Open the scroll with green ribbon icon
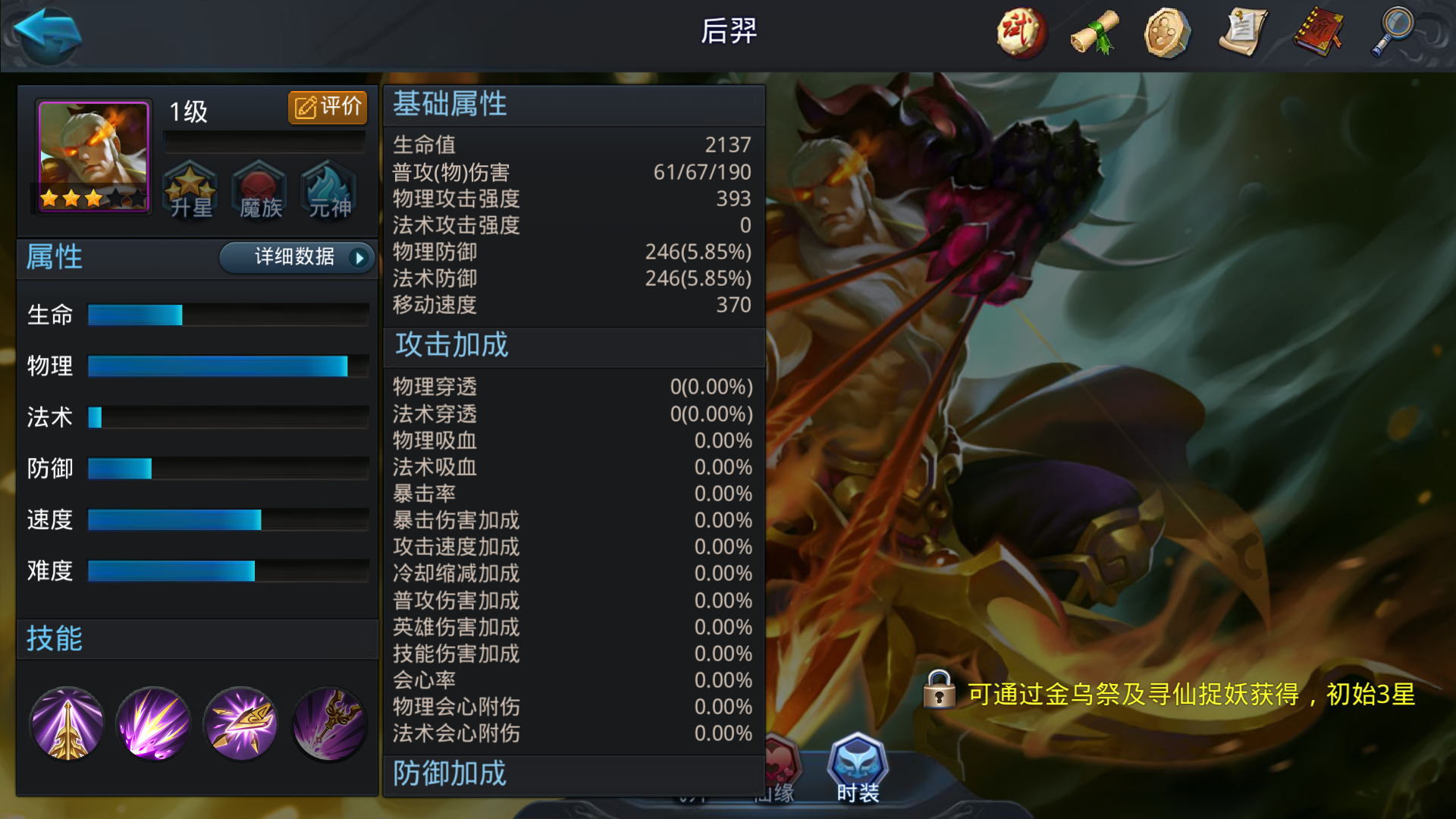 click(x=1094, y=30)
